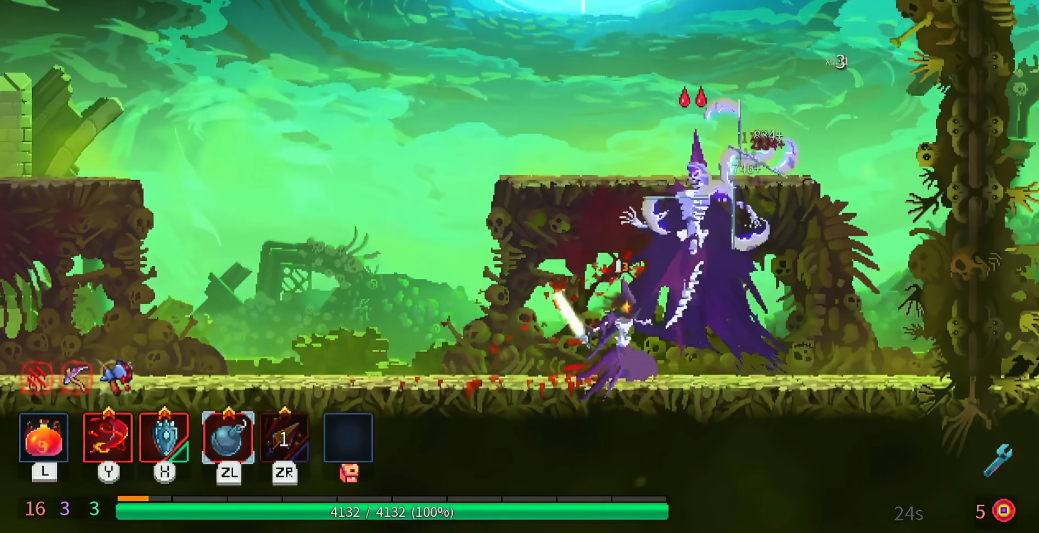Select the red swirling weapon slot

(x=108, y=438)
